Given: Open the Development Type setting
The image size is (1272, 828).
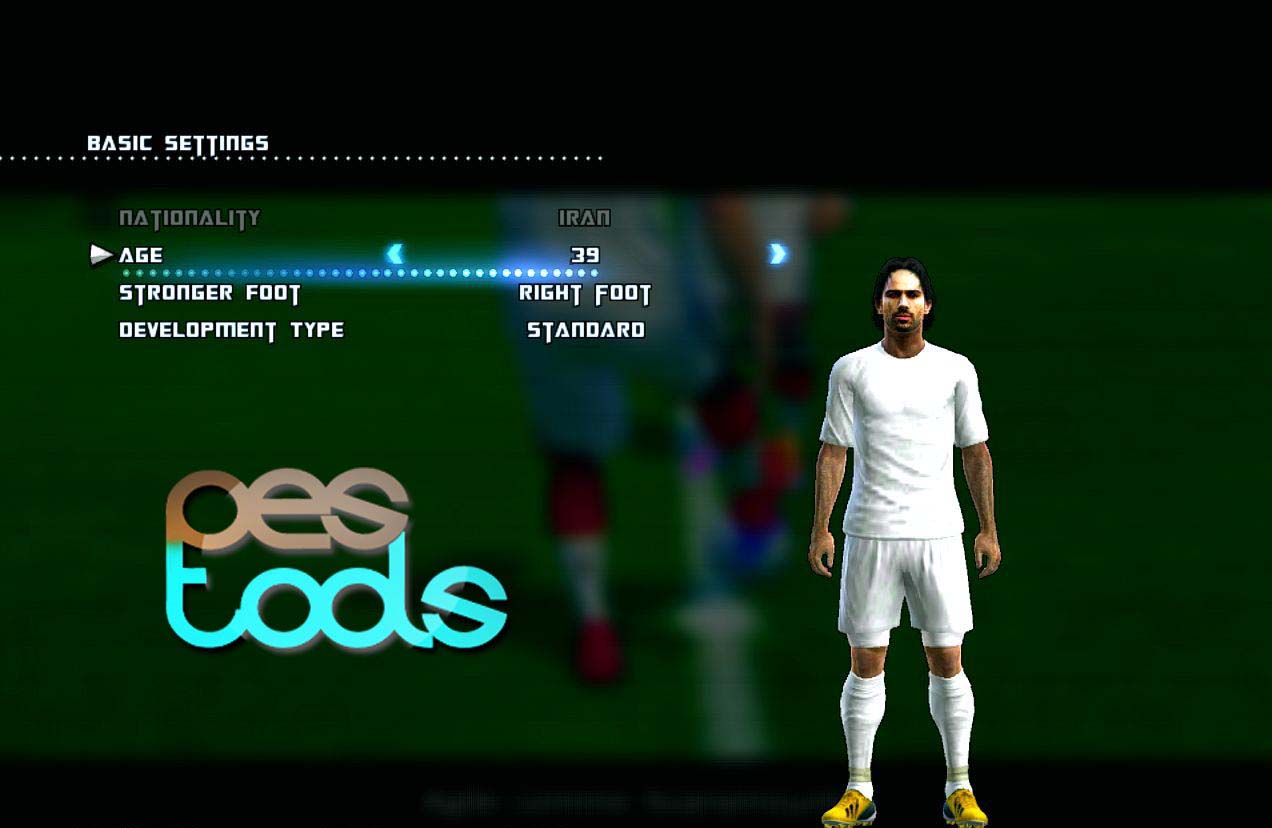Looking at the screenshot, I should (231, 330).
